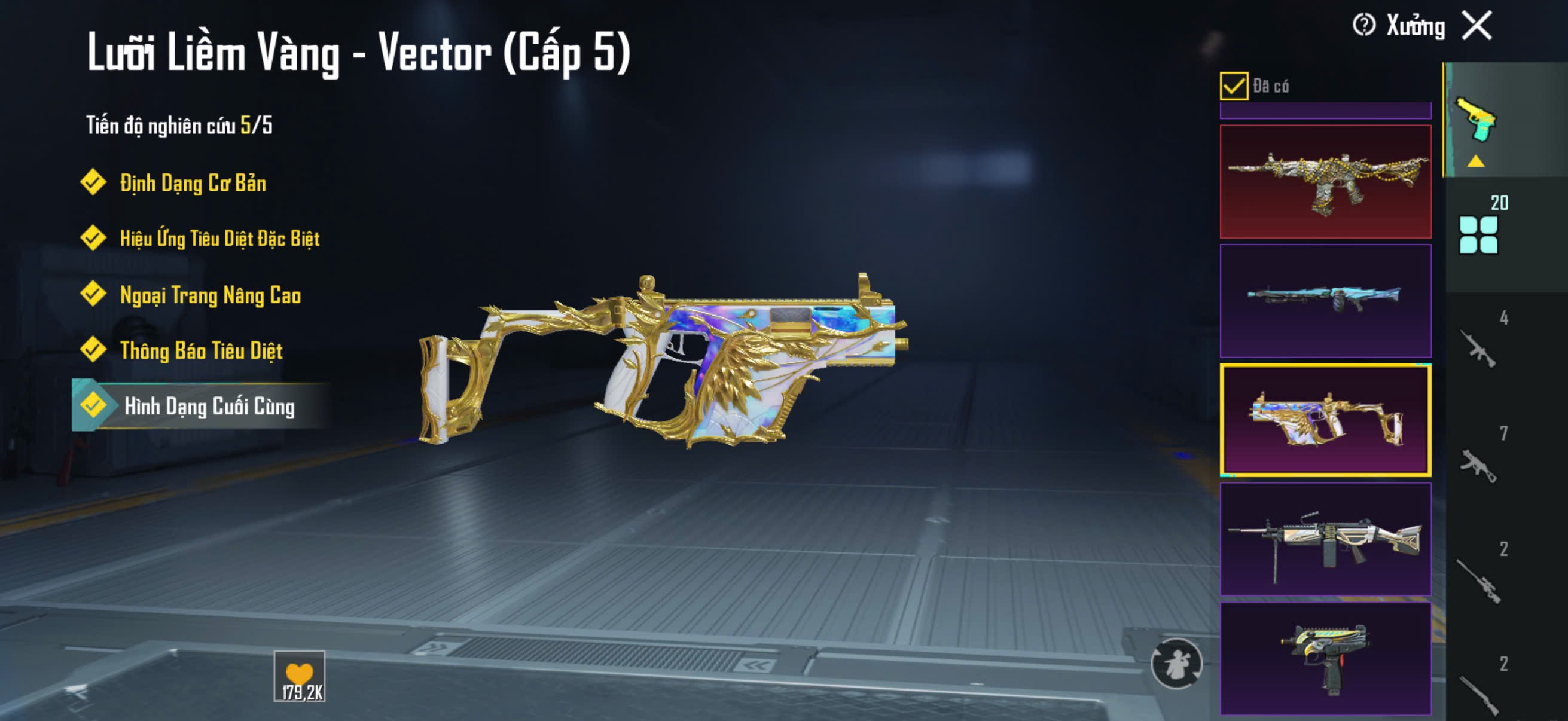This screenshot has width=1568, height=721.
Task: Select the golden Vector skin thumbnail
Action: 1325,420
